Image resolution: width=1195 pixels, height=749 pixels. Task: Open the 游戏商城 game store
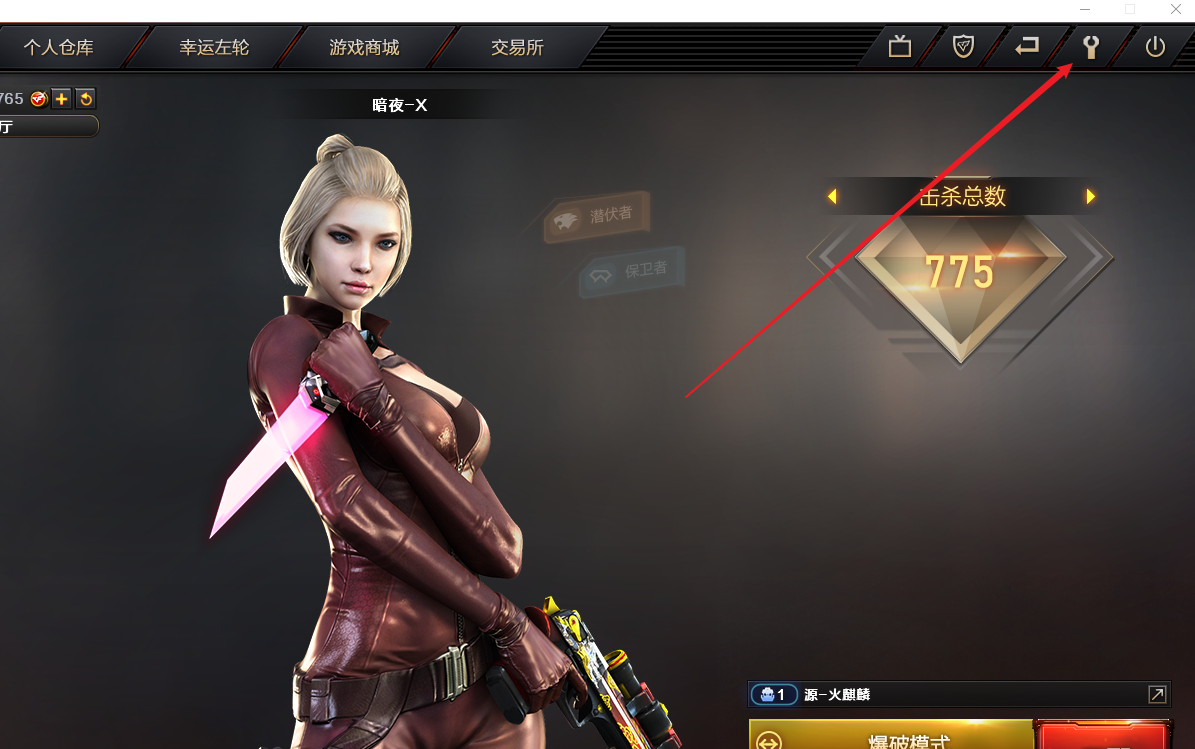click(364, 47)
